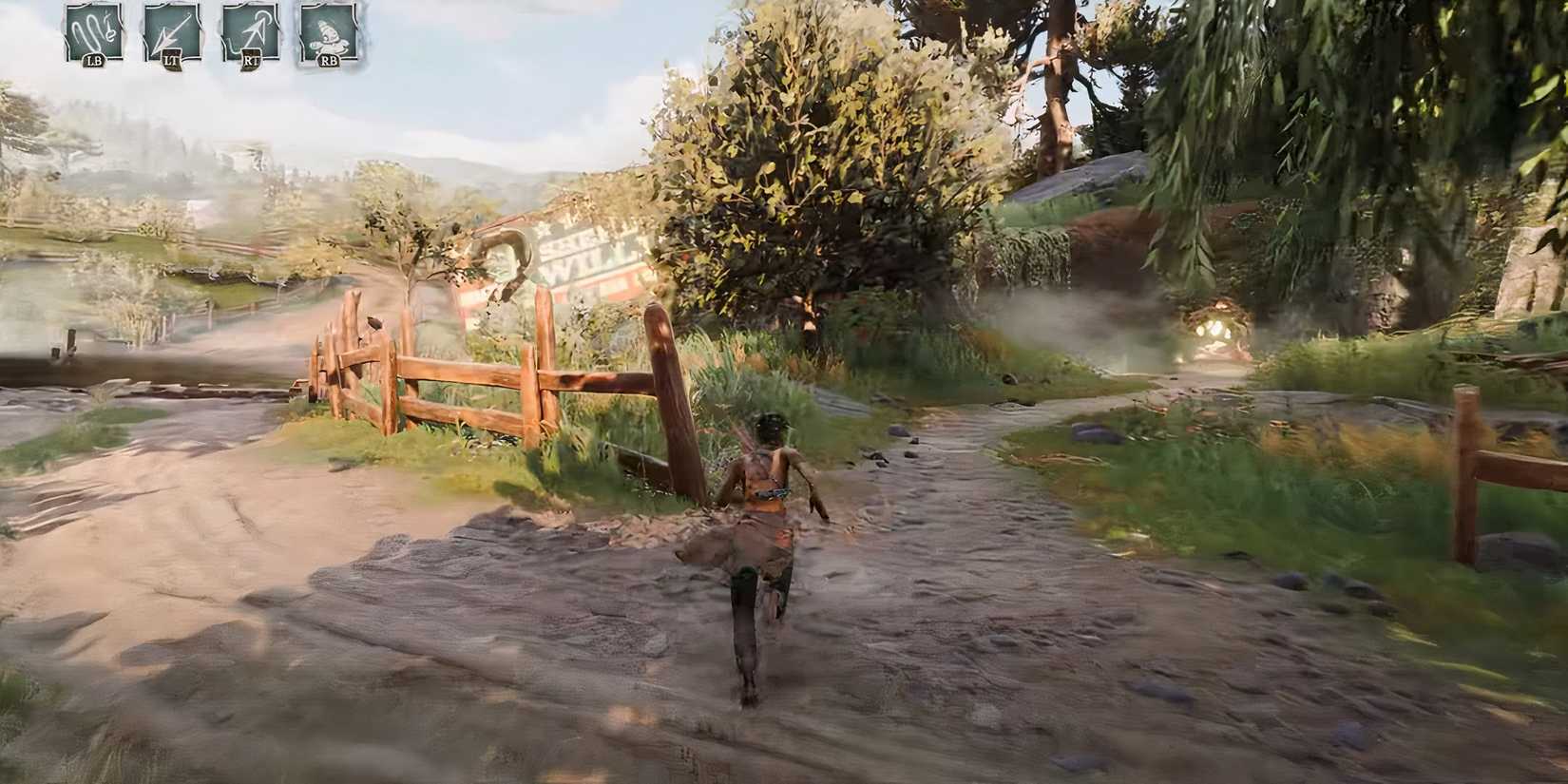Click the RT button prompt tag
Image resolution: width=1568 pixels, height=784 pixels.
coord(252,61)
